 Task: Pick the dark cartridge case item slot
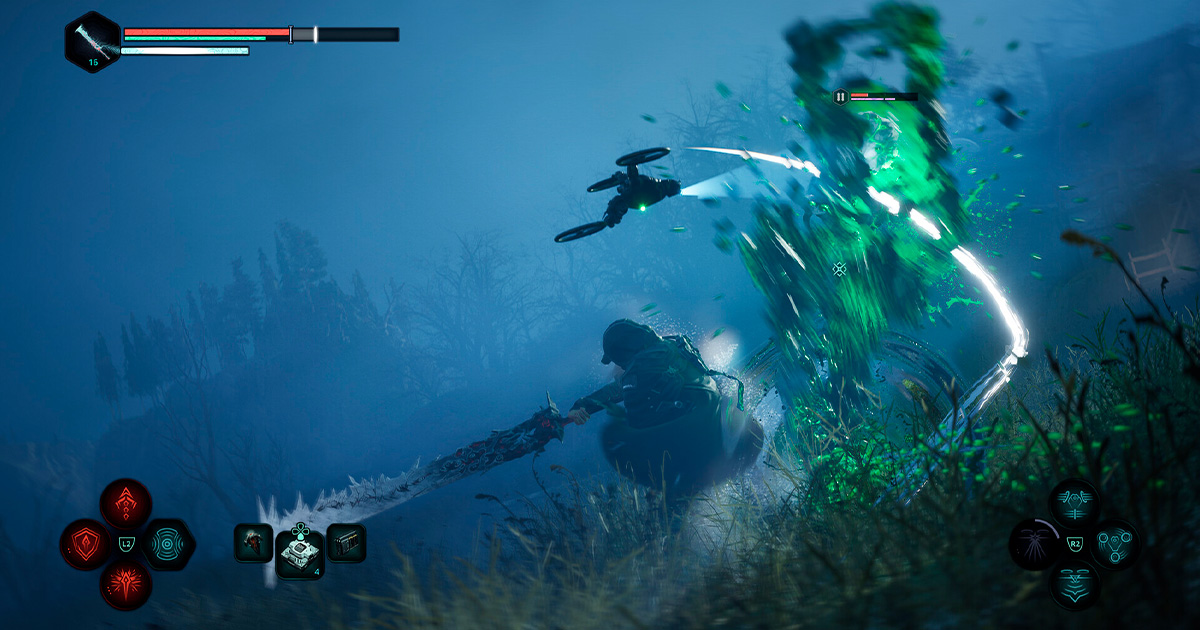pyautogui.click(x=346, y=543)
